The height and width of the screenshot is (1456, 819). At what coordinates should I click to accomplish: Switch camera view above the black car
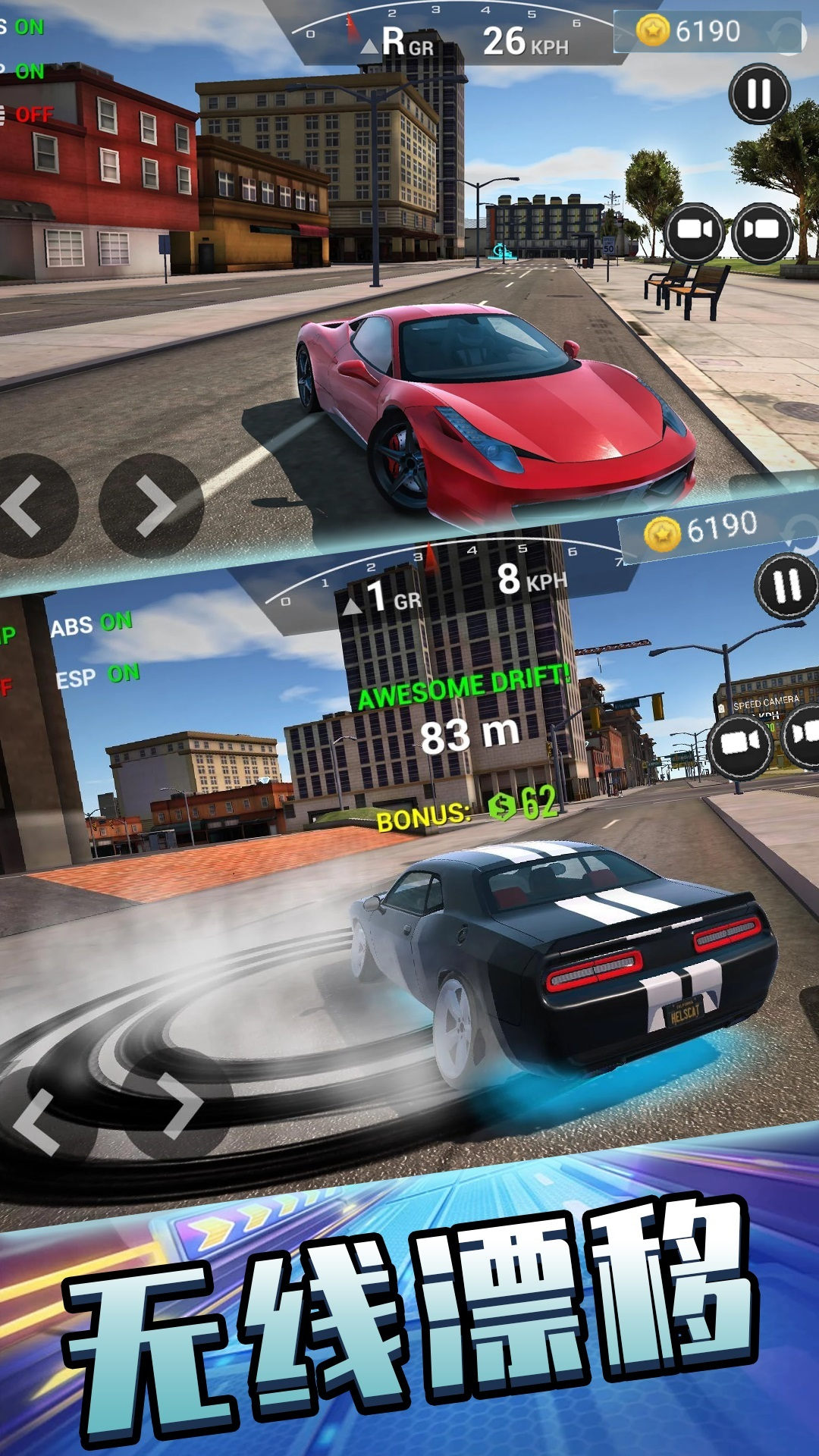(739, 743)
